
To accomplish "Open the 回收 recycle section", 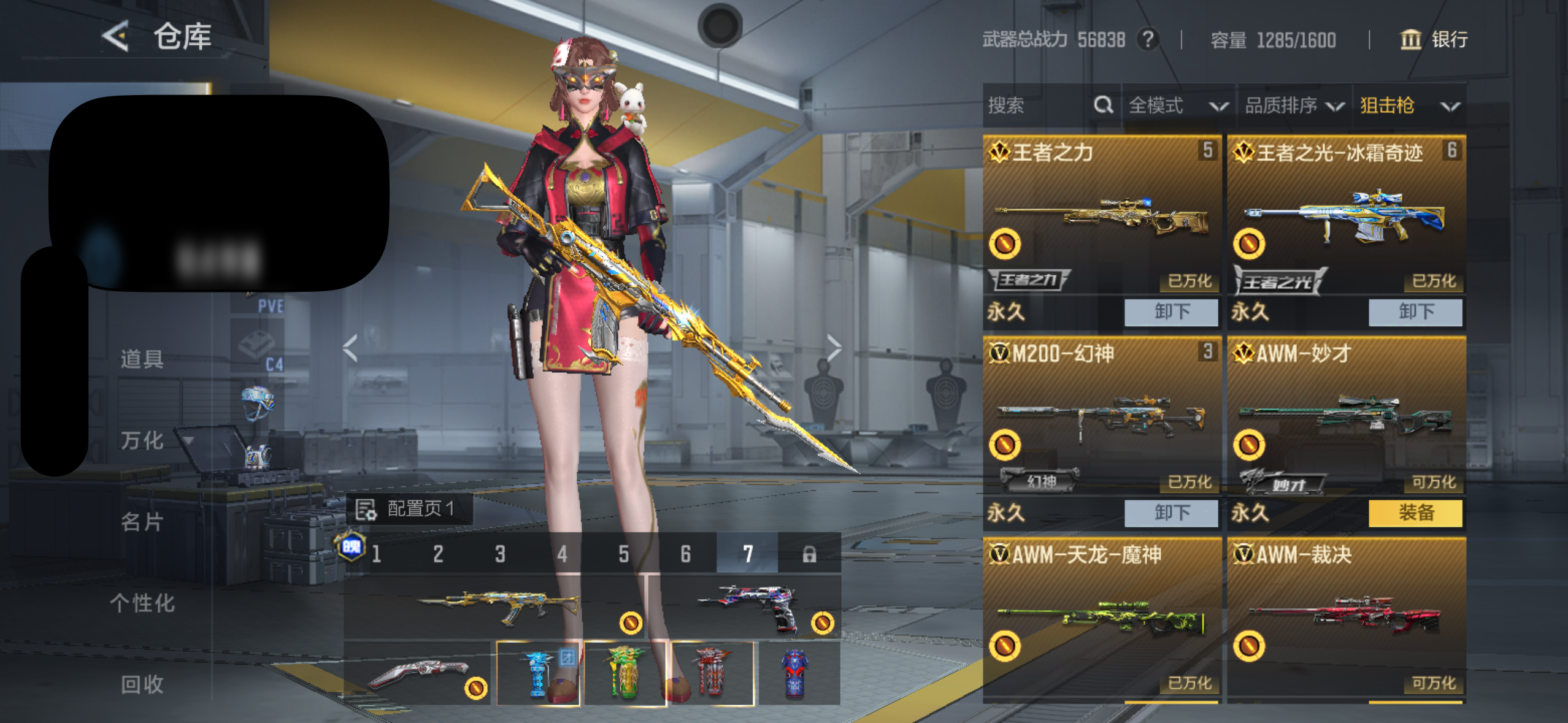I will pos(142,684).
